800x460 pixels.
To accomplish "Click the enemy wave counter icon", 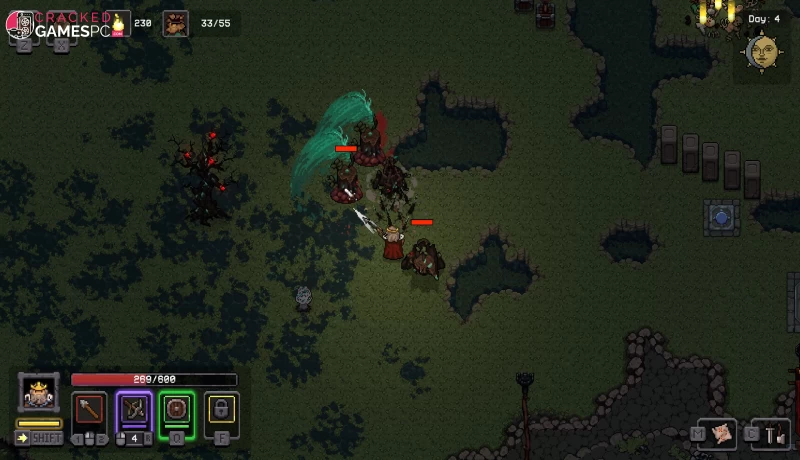I will tap(176, 23).
